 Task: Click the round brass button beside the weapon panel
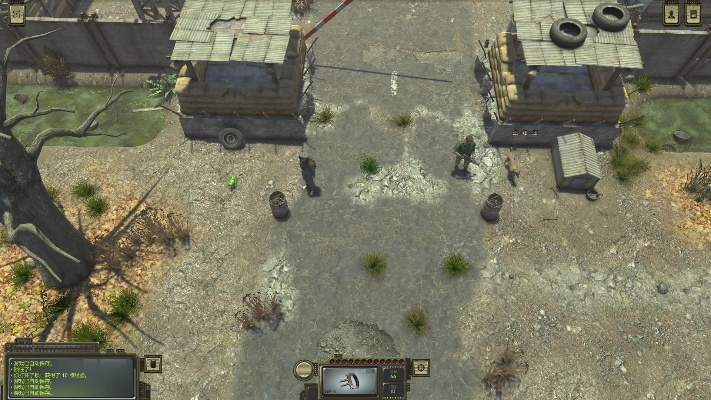304,370
